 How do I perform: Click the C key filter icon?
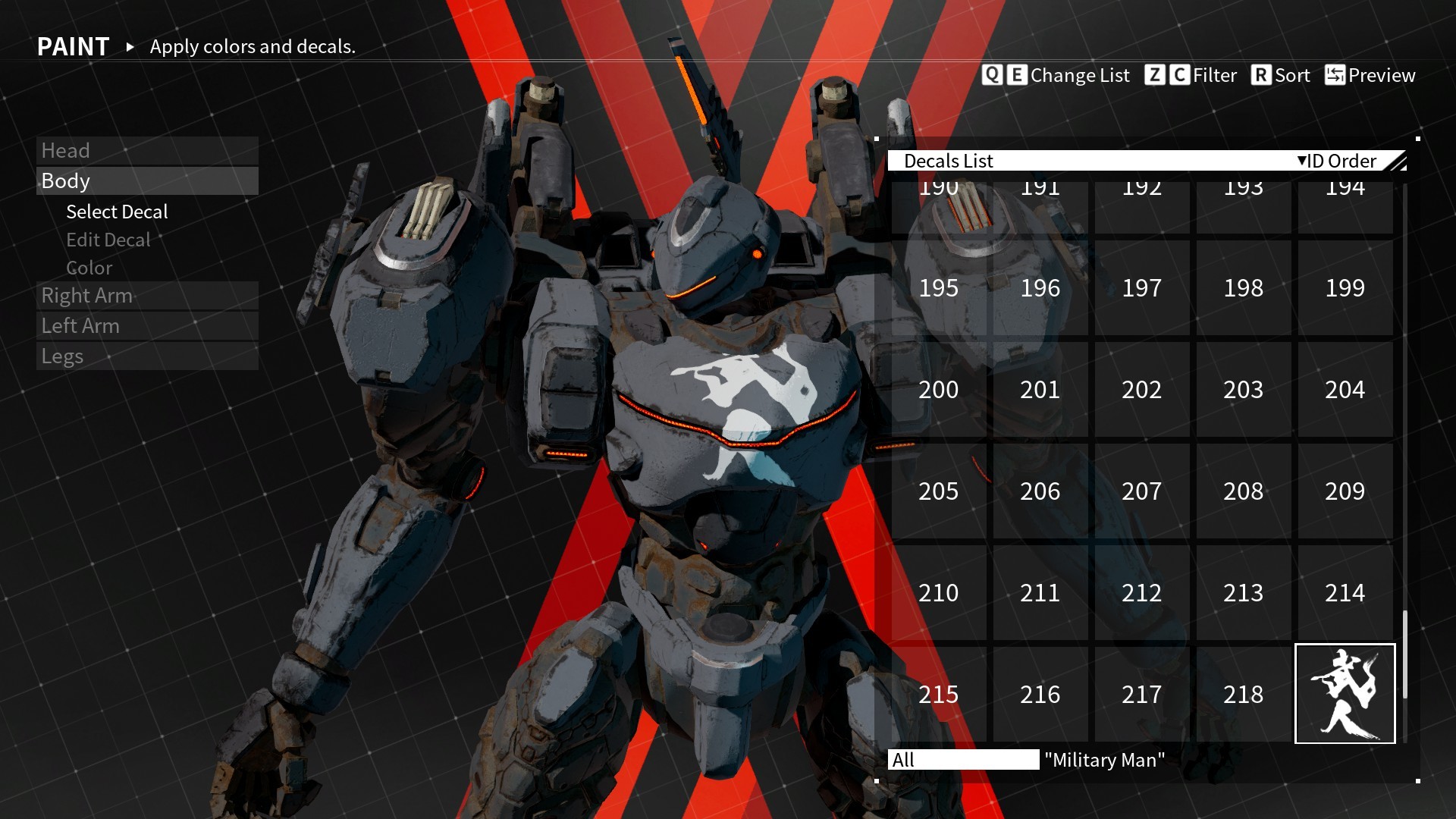point(1178,75)
